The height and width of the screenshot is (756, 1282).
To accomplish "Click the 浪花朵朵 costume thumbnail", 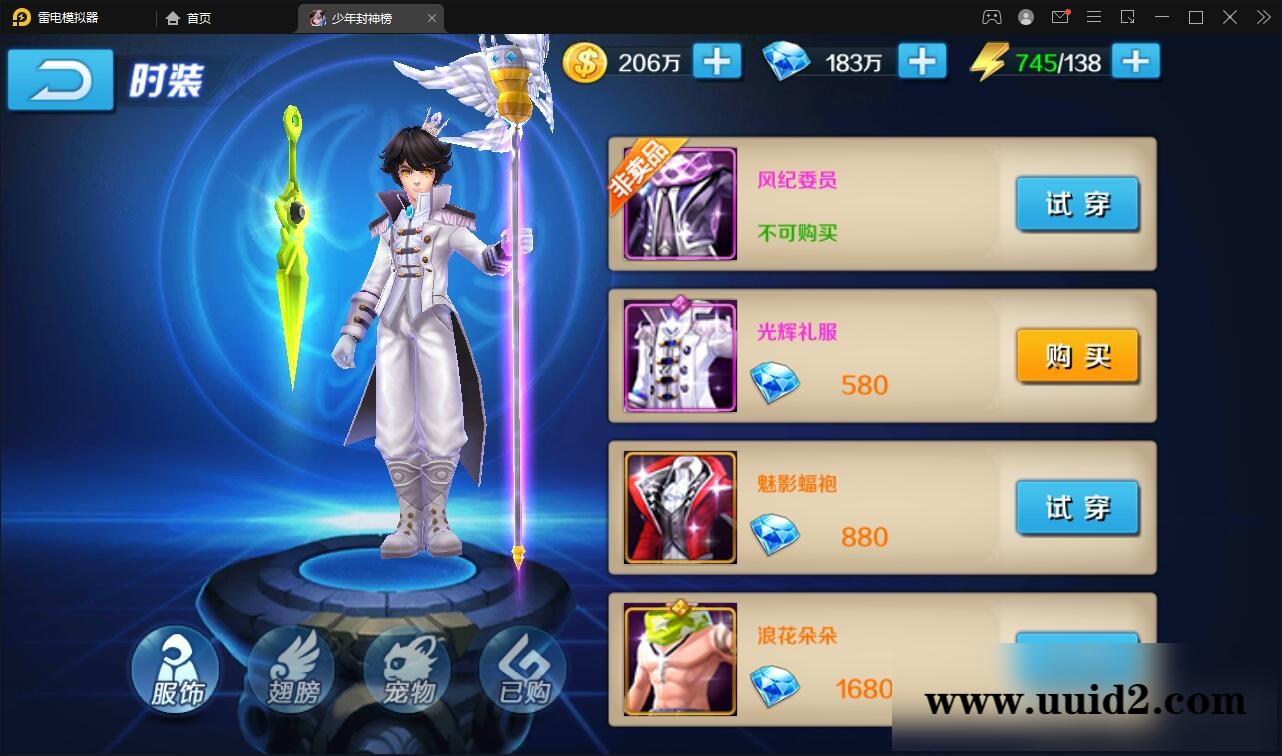I will [679, 658].
